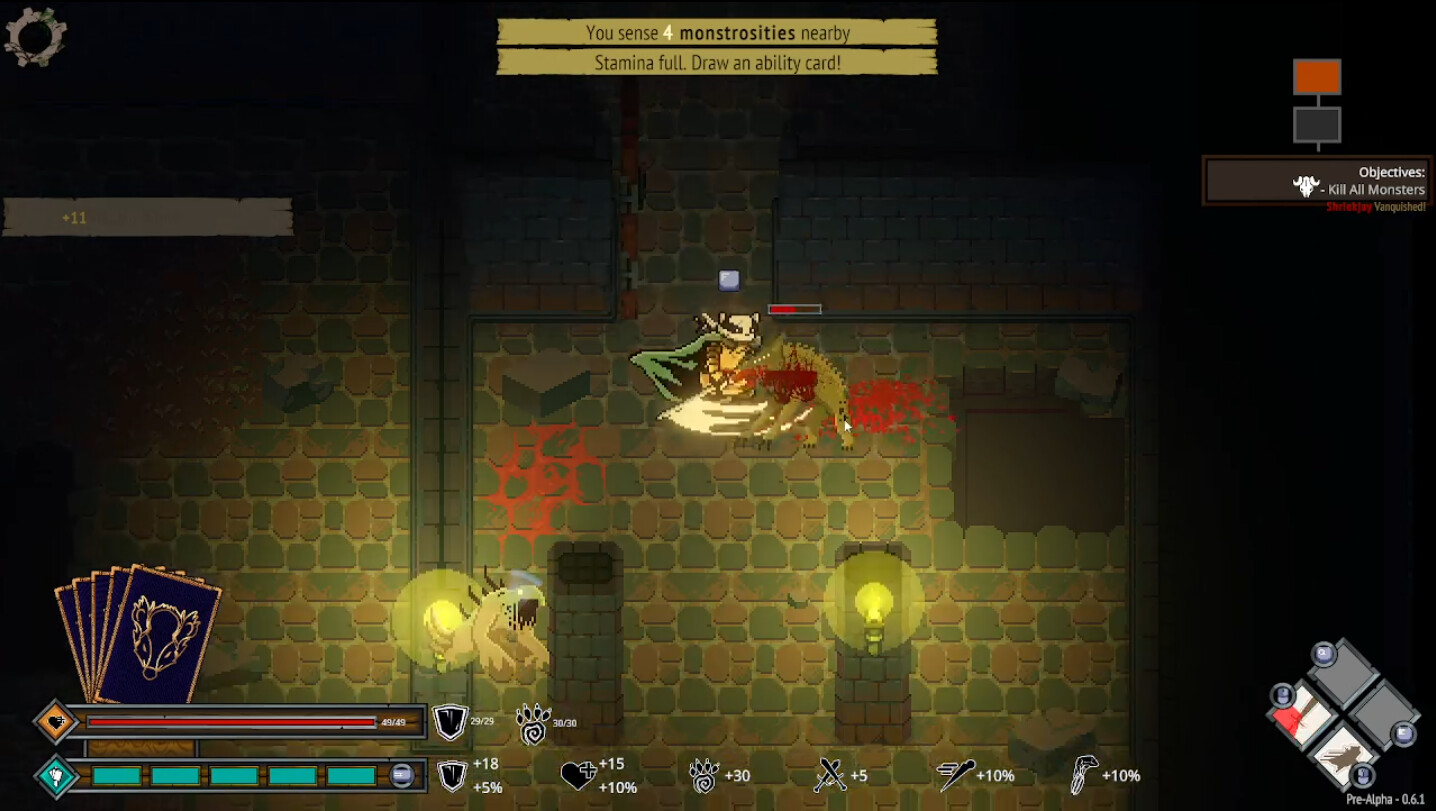Toggle the orange square indicator at top right

click(1317, 77)
